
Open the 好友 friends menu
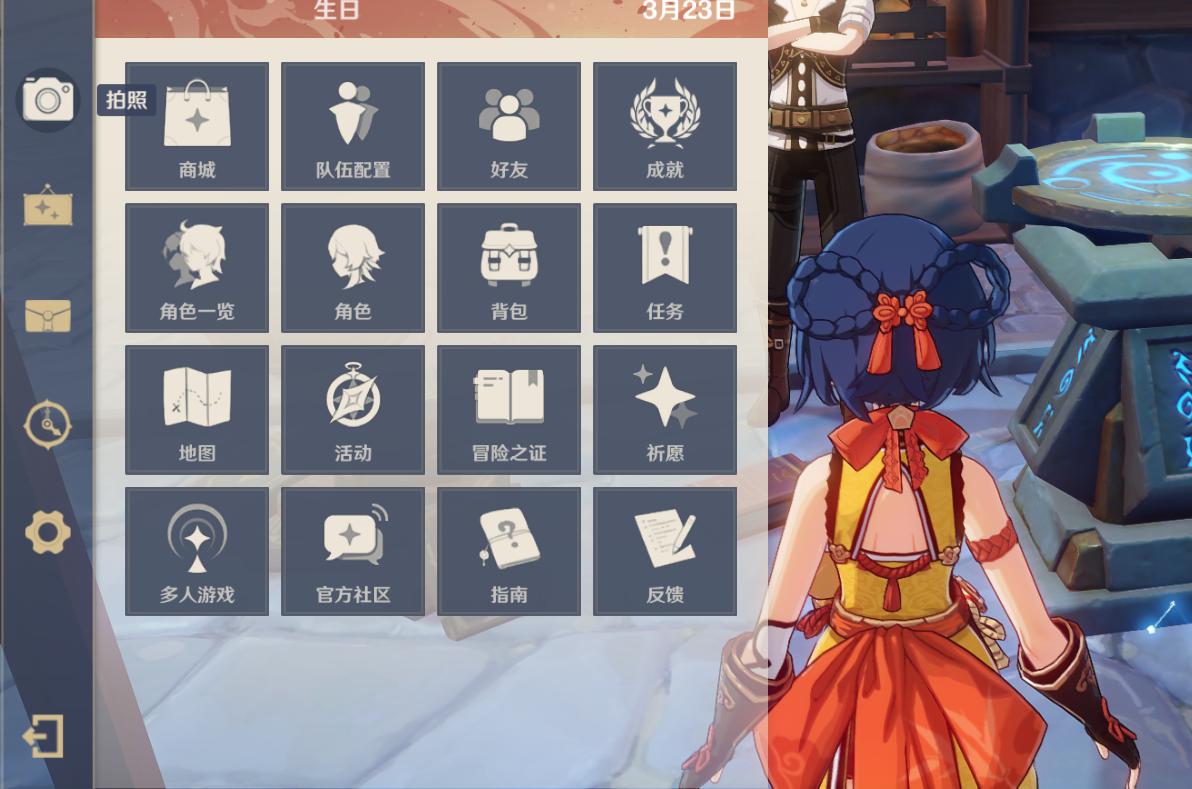509,126
